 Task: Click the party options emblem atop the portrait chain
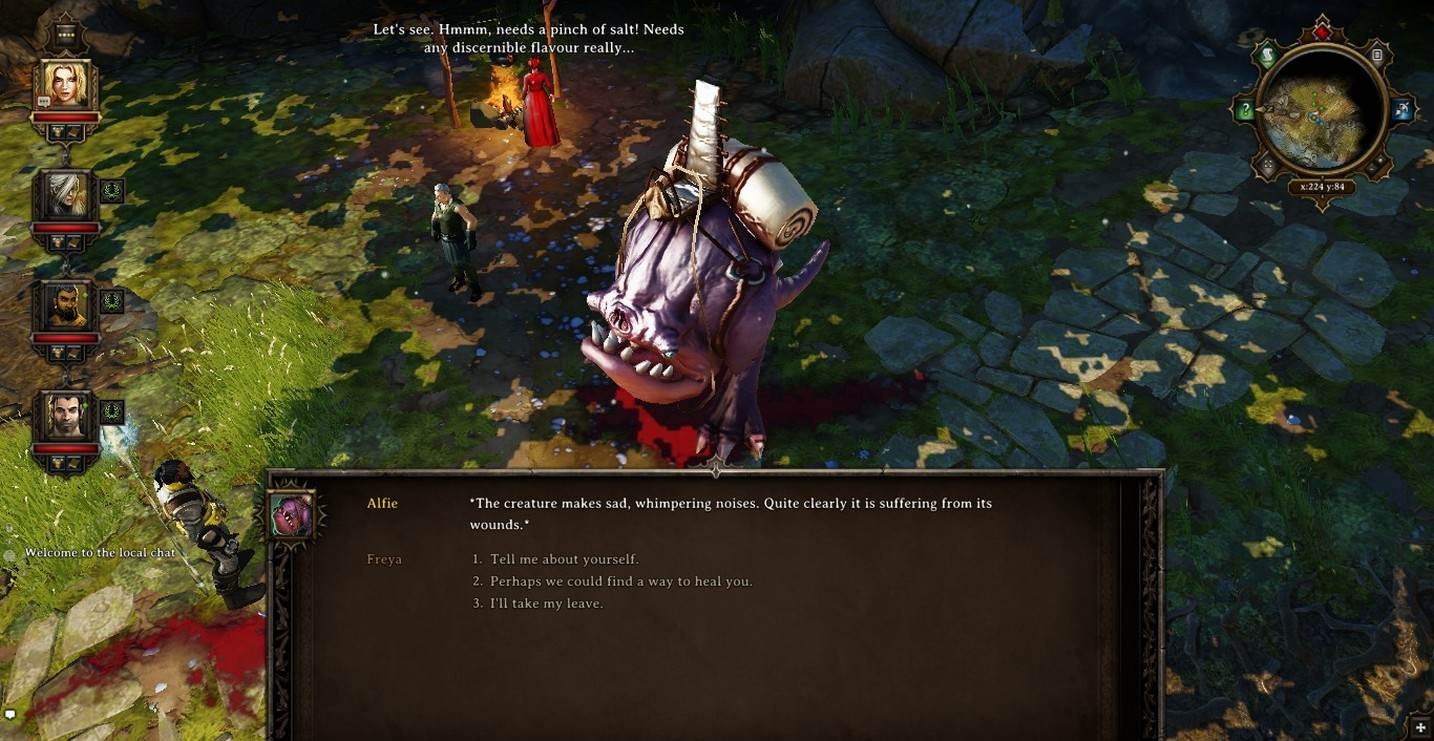[68, 34]
